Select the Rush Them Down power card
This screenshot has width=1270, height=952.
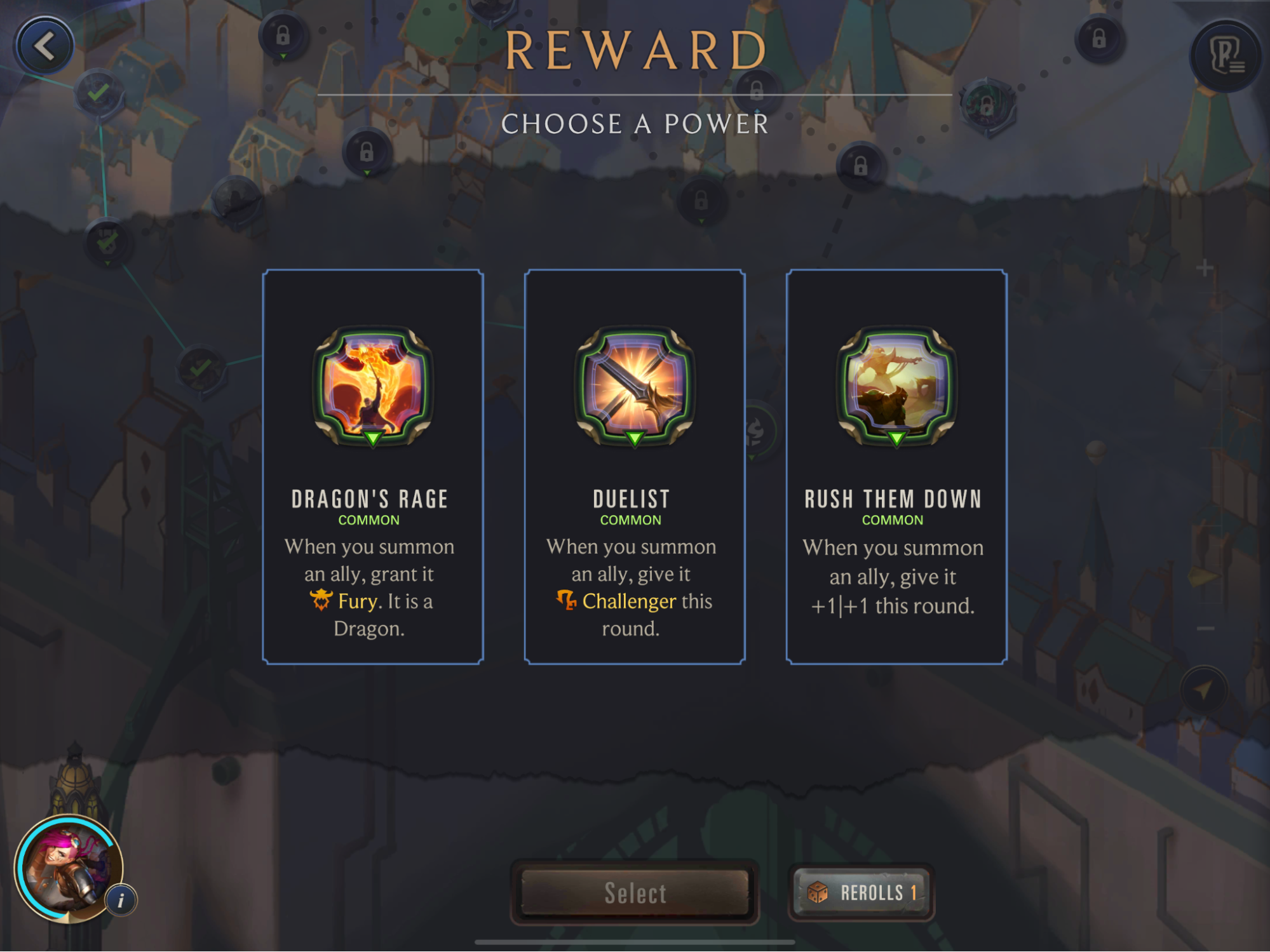896,467
